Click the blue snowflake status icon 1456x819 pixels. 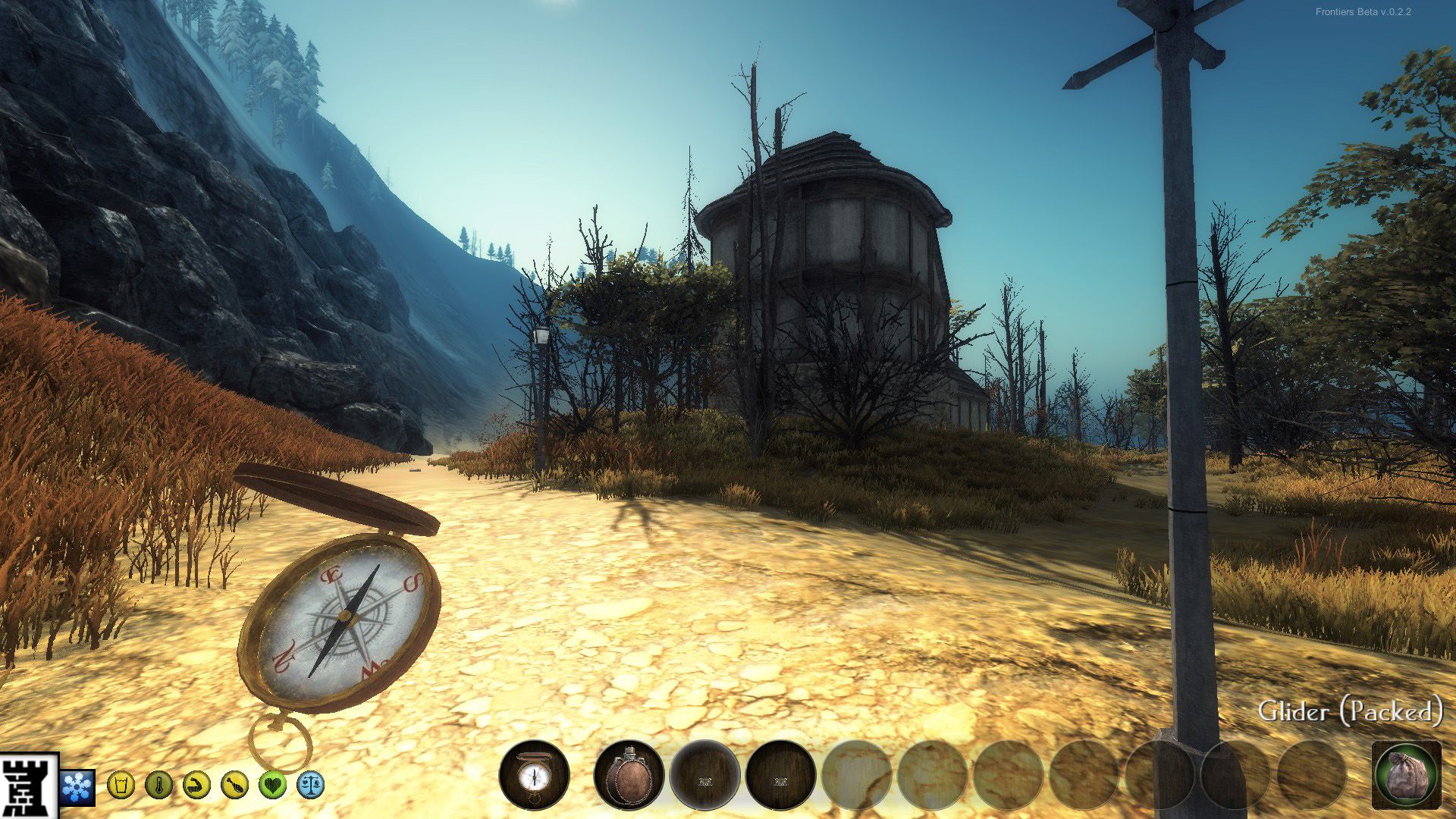click(77, 786)
